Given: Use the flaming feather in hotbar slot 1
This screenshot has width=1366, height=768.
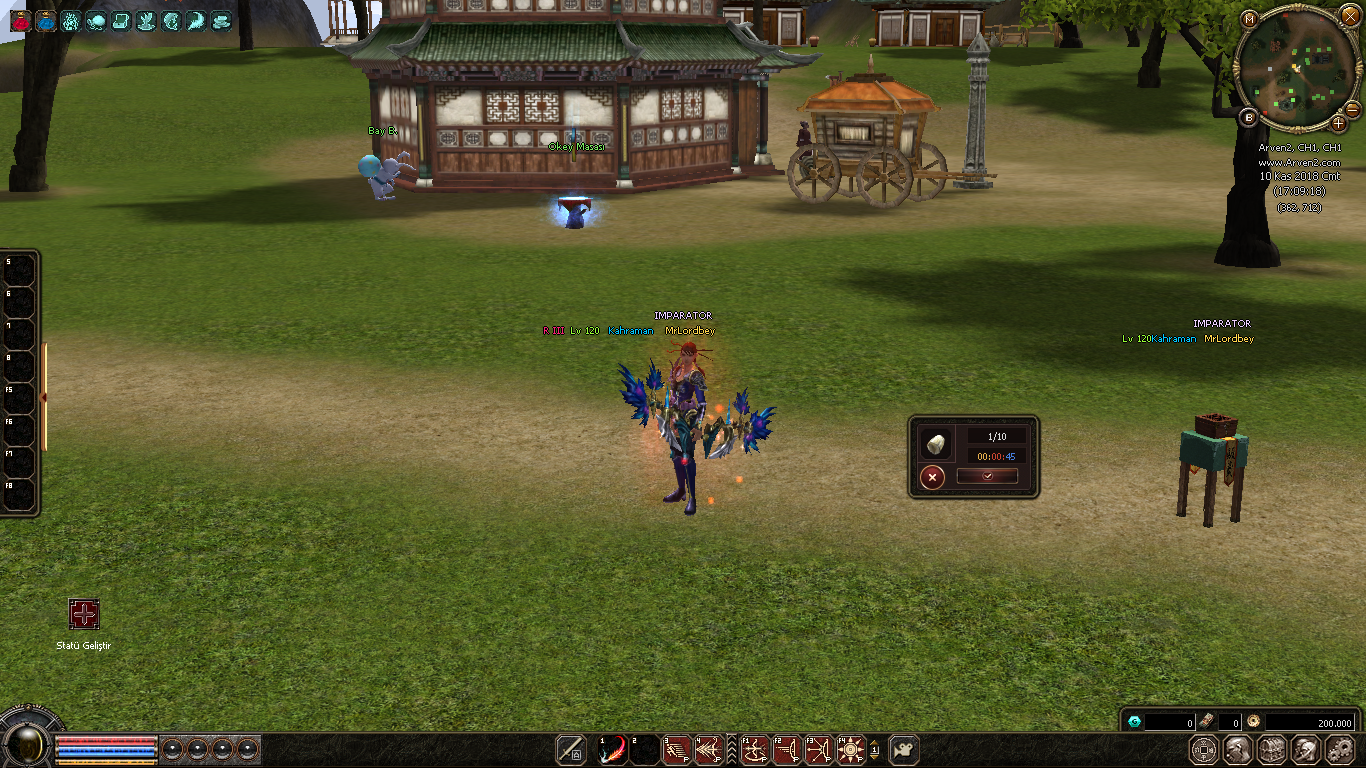Looking at the screenshot, I should 613,749.
